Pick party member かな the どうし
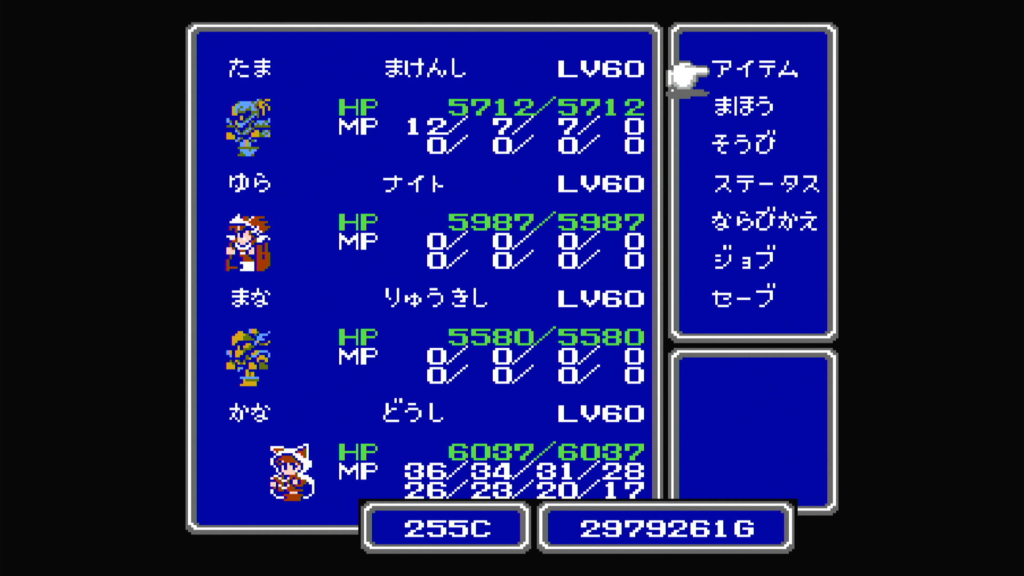The image size is (1024, 576). point(290,471)
